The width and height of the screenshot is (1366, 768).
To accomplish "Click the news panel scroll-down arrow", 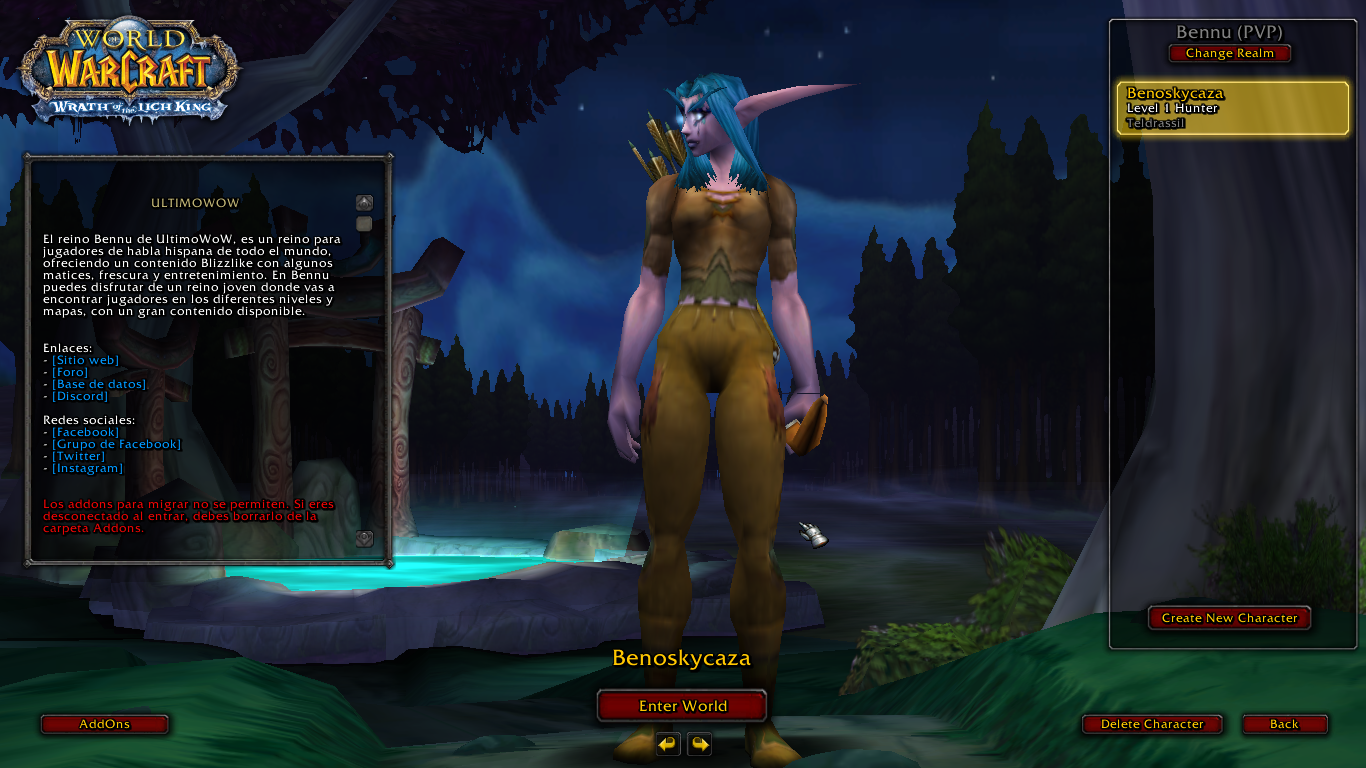I will (364, 538).
